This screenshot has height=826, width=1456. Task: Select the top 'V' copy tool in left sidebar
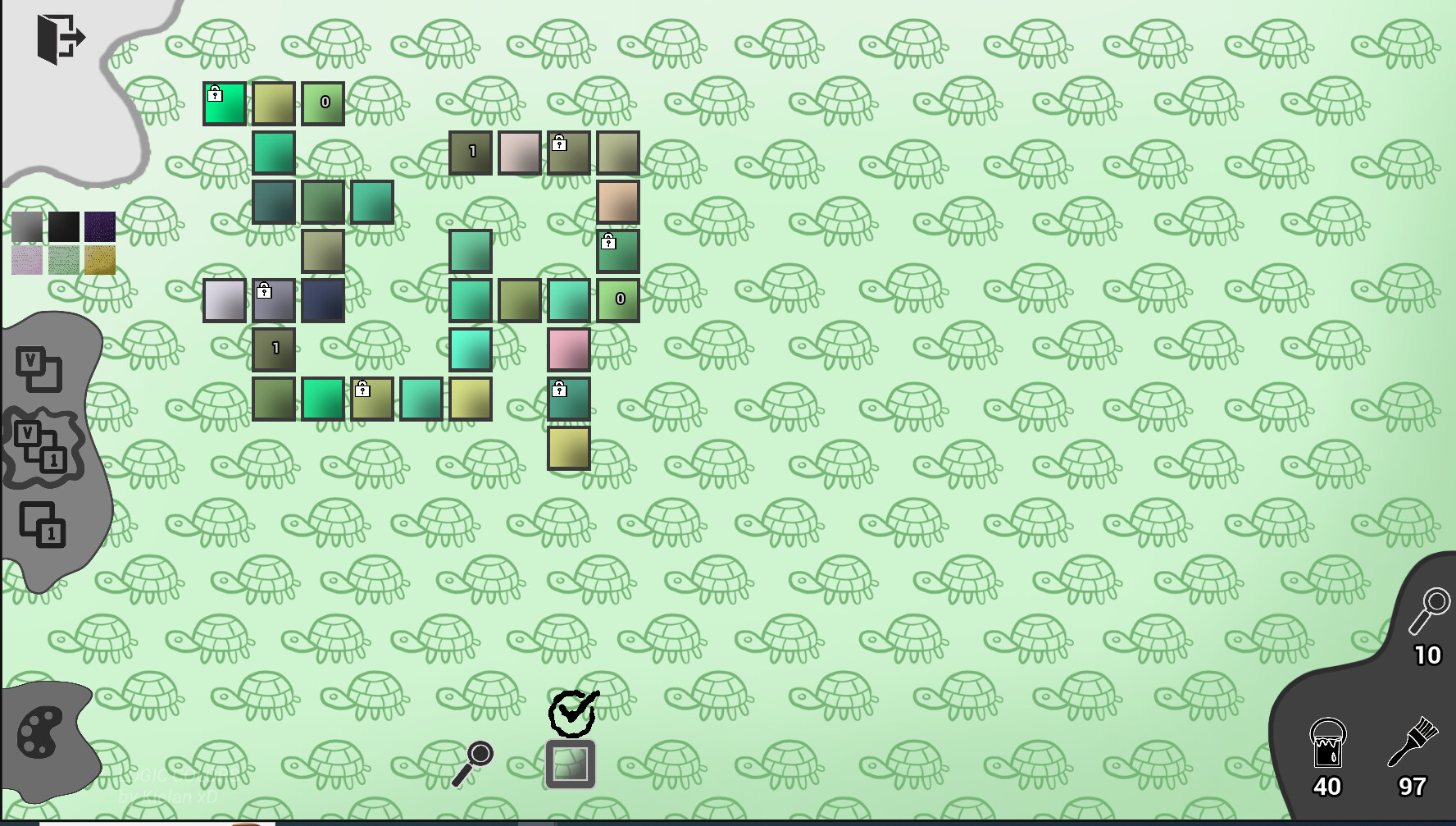[39, 369]
